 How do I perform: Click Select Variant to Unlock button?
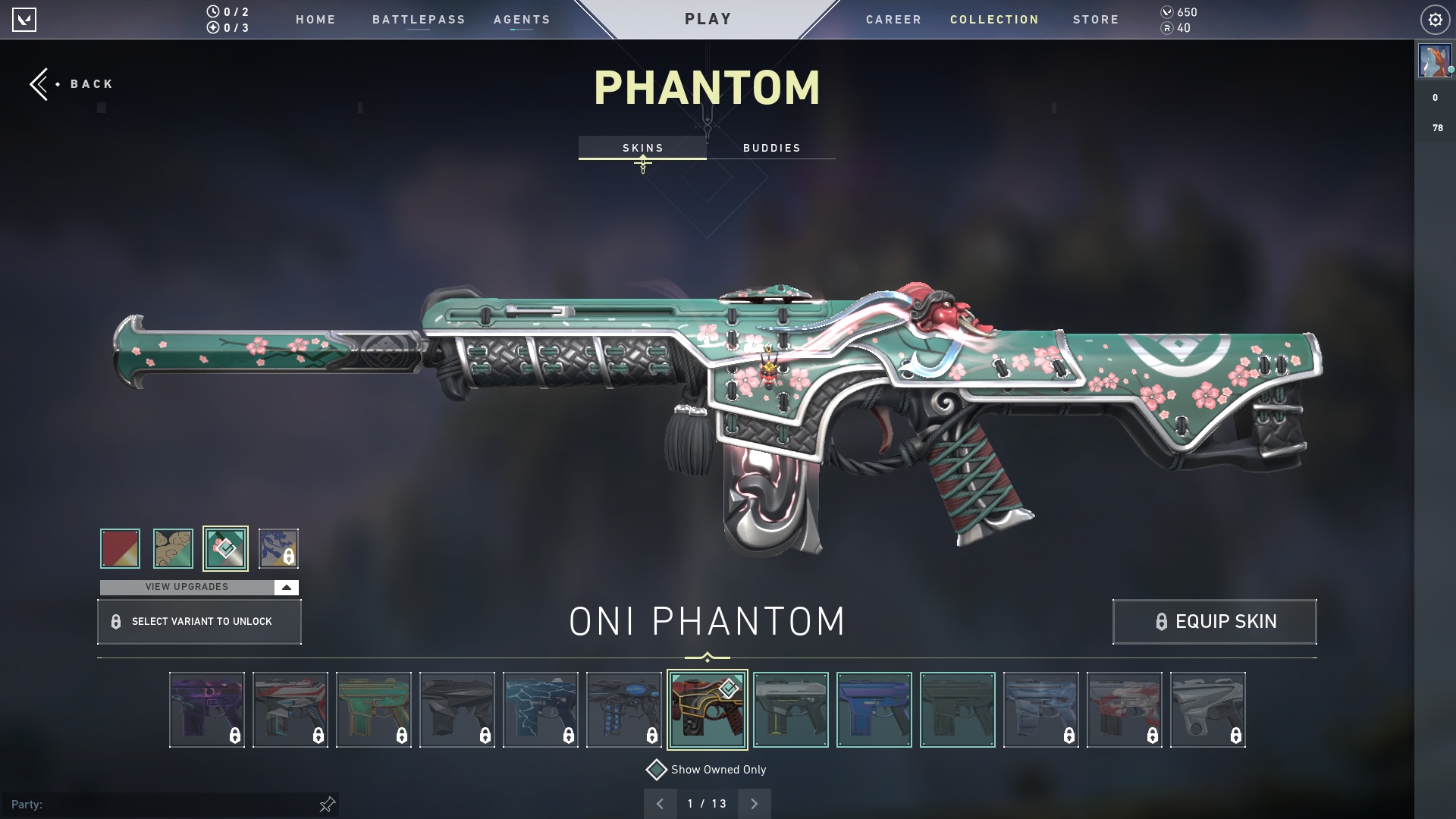[199, 622]
